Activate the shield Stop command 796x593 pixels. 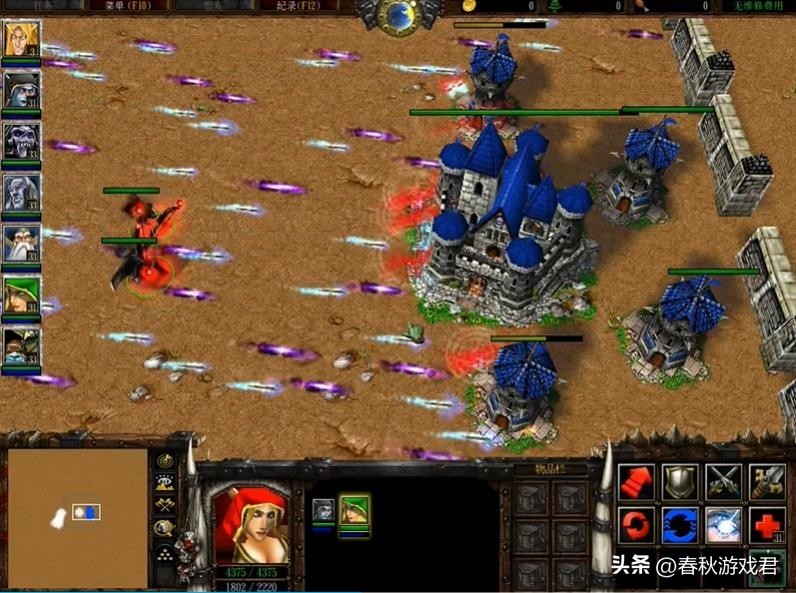pyautogui.click(x=680, y=481)
